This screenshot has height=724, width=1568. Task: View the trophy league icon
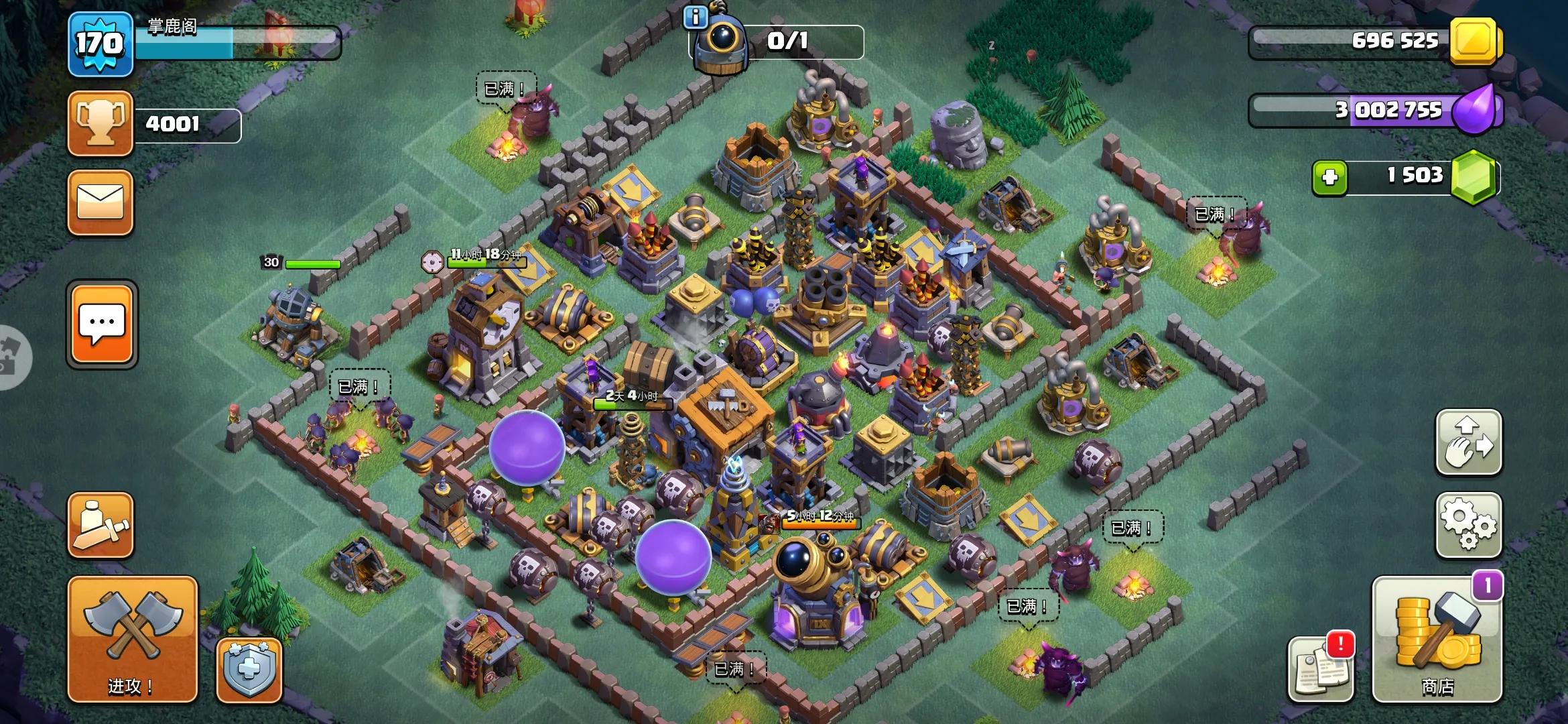click(x=101, y=123)
